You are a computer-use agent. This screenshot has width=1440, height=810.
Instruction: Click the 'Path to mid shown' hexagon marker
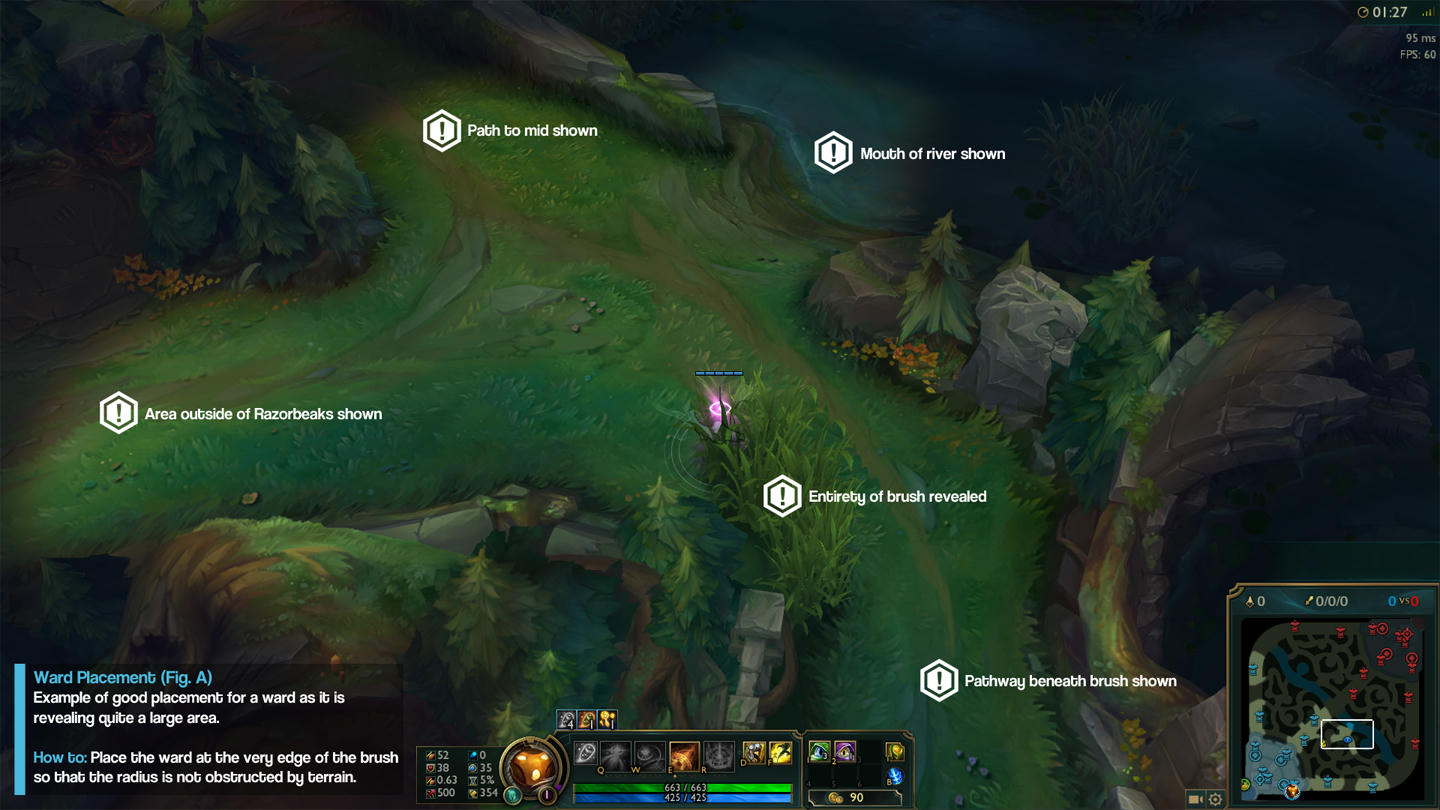tap(442, 130)
